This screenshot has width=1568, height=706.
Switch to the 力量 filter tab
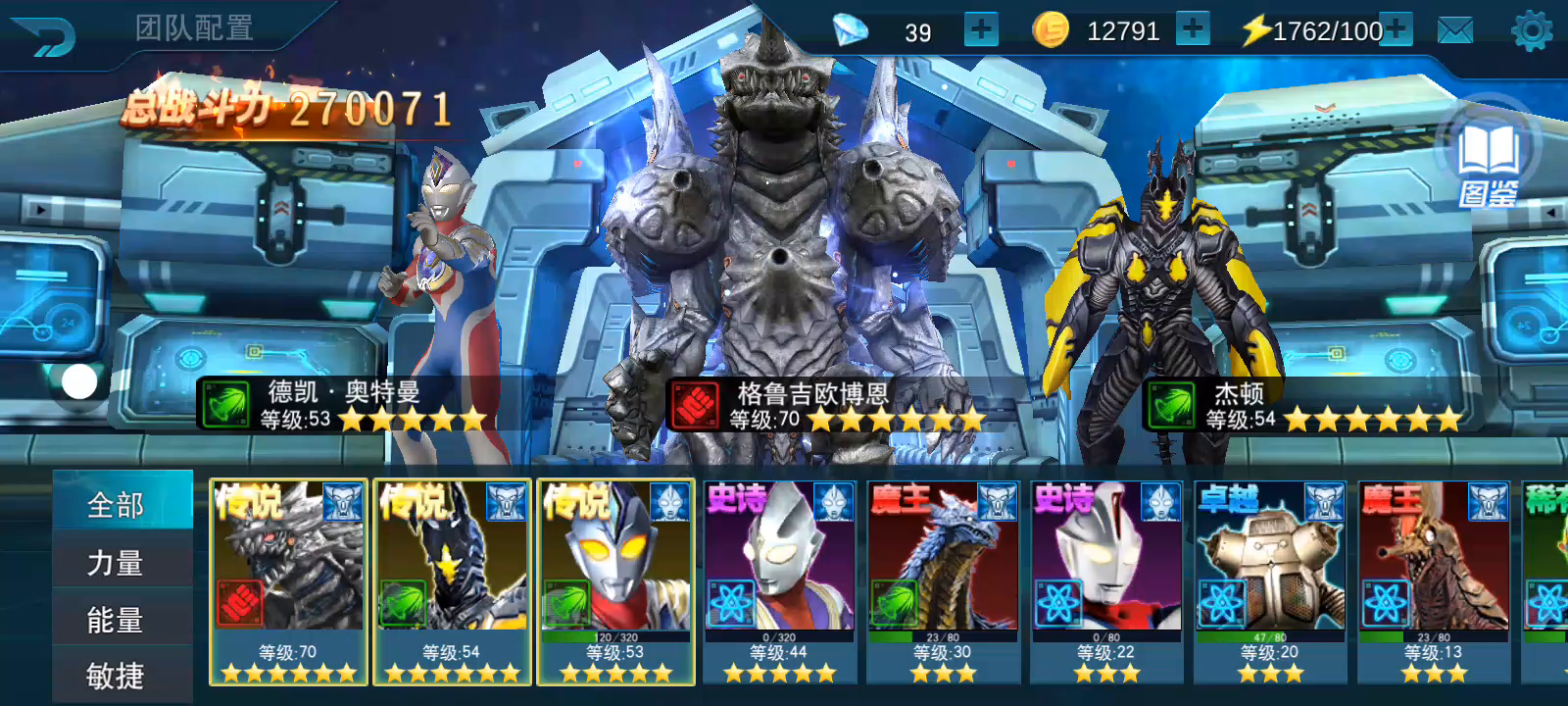click(117, 562)
